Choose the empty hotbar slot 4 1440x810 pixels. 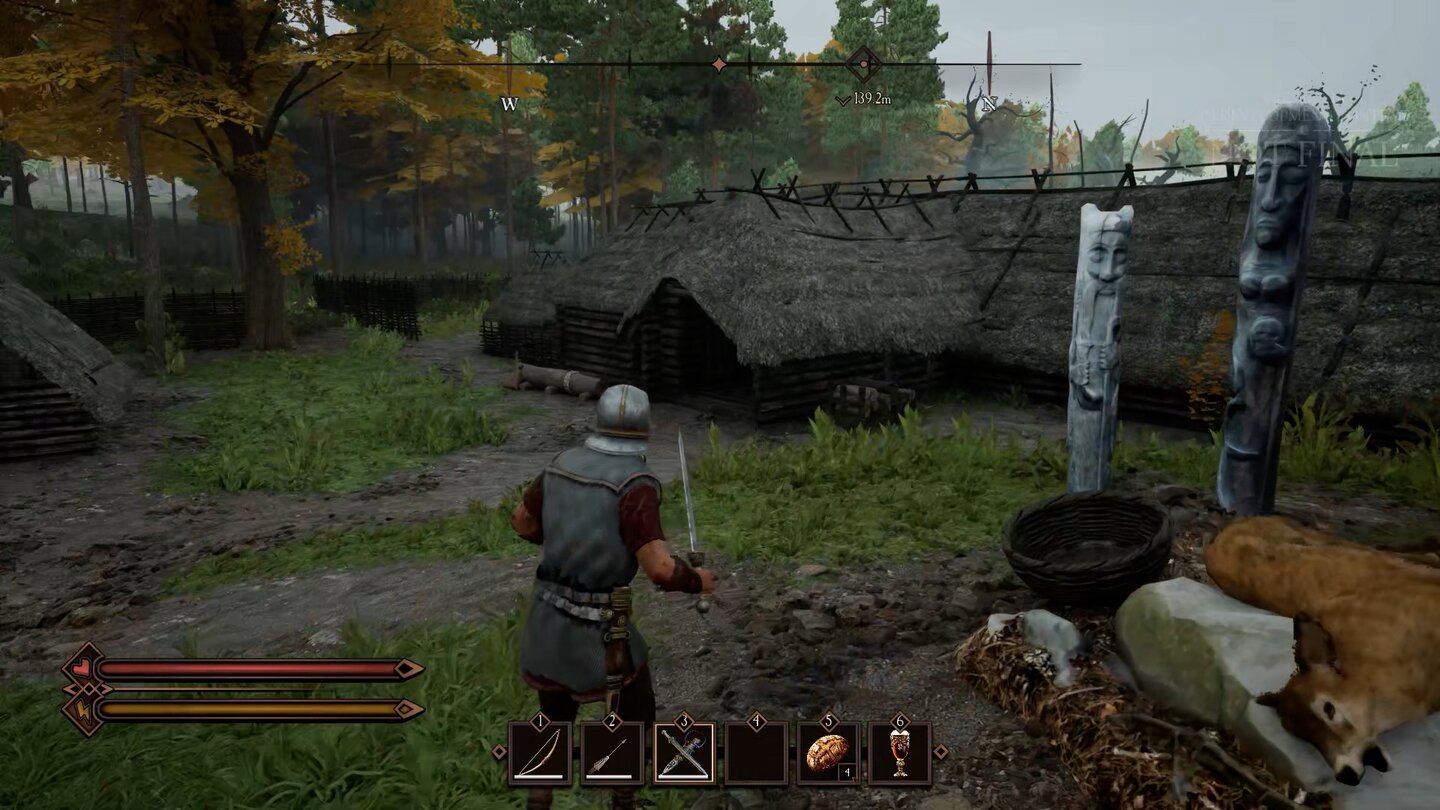click(x=756, y=753)
